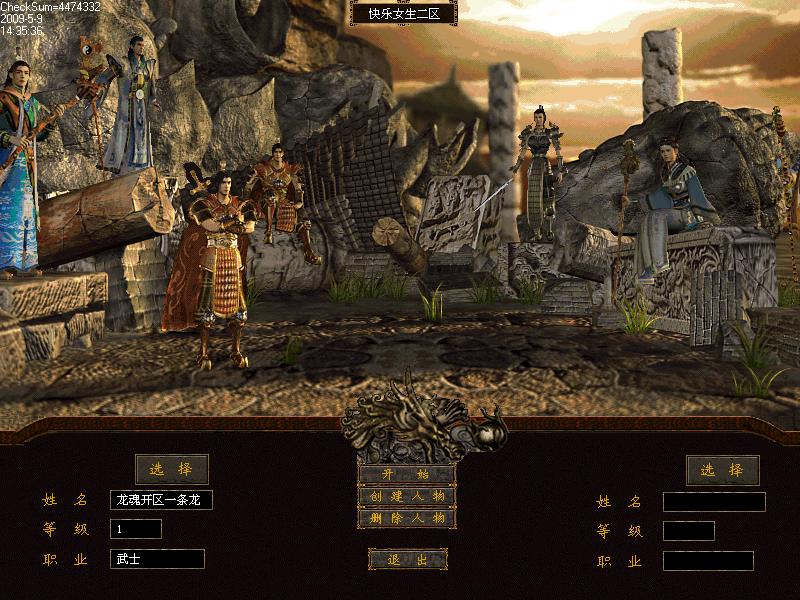800x600 pixels.
Task: Open 创建人物 to create a character
Action: [407, 496]
